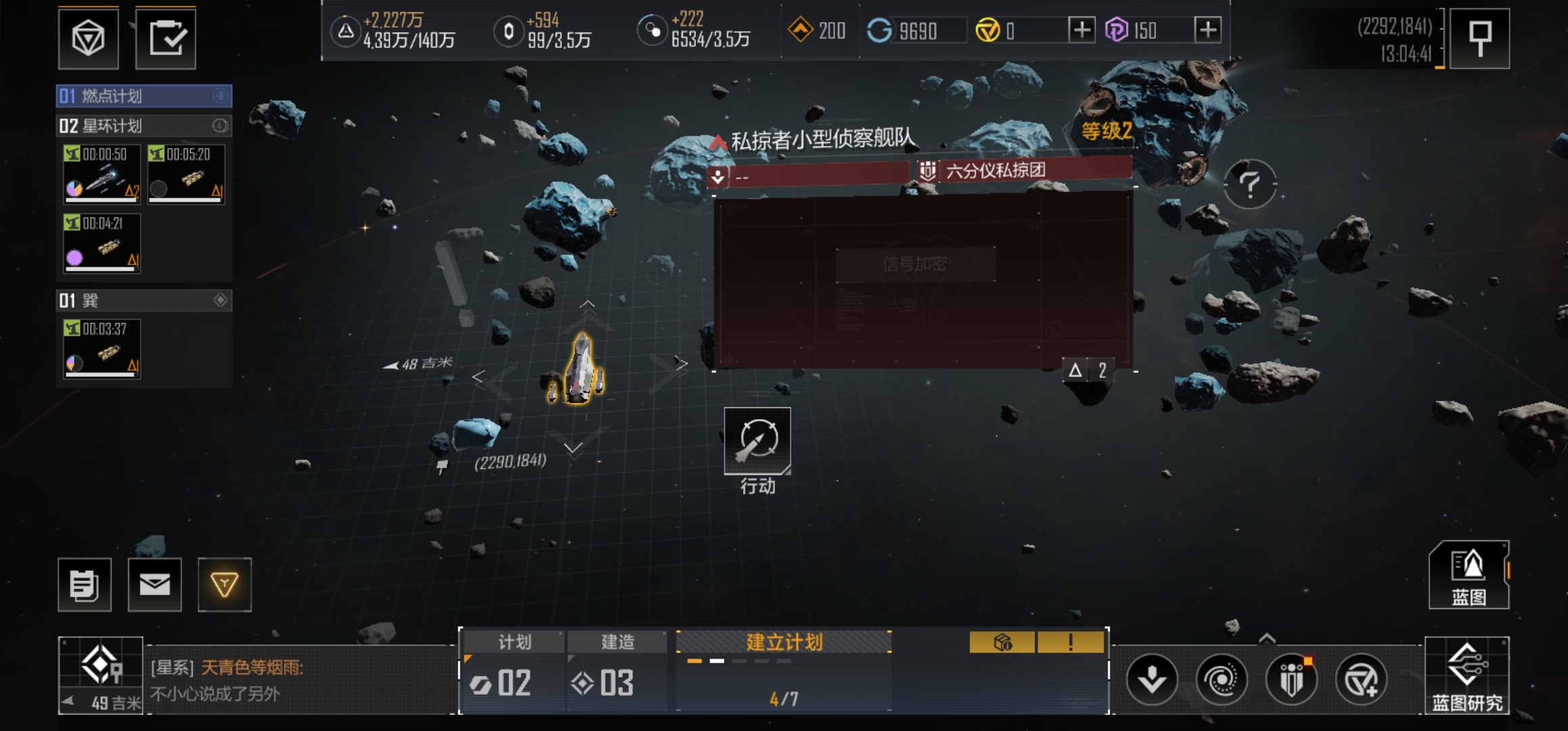Switch to the 计划 tab
The image size is (1568, 731).
515,642
